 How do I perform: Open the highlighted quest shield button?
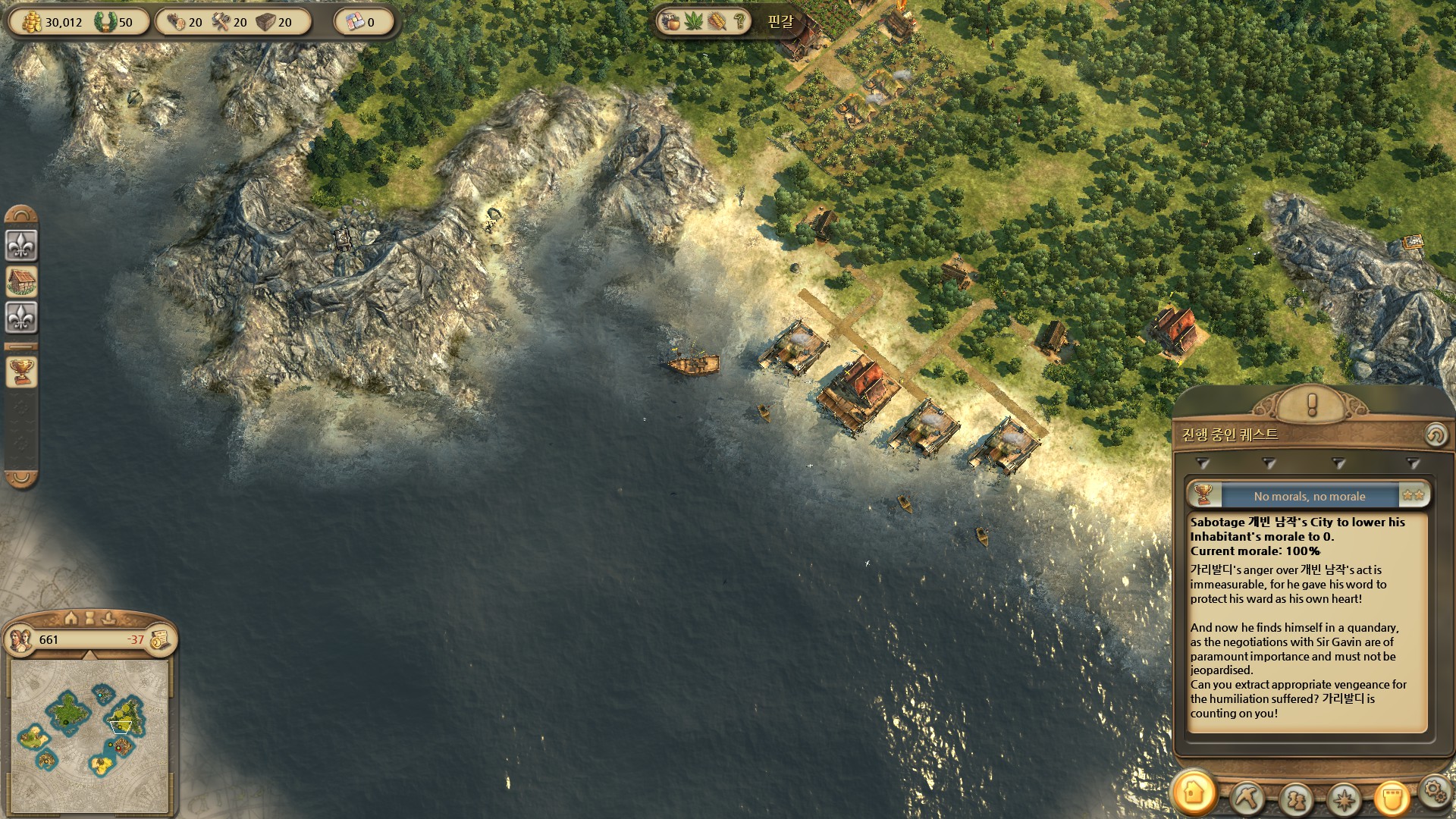tap(1392, 798)
